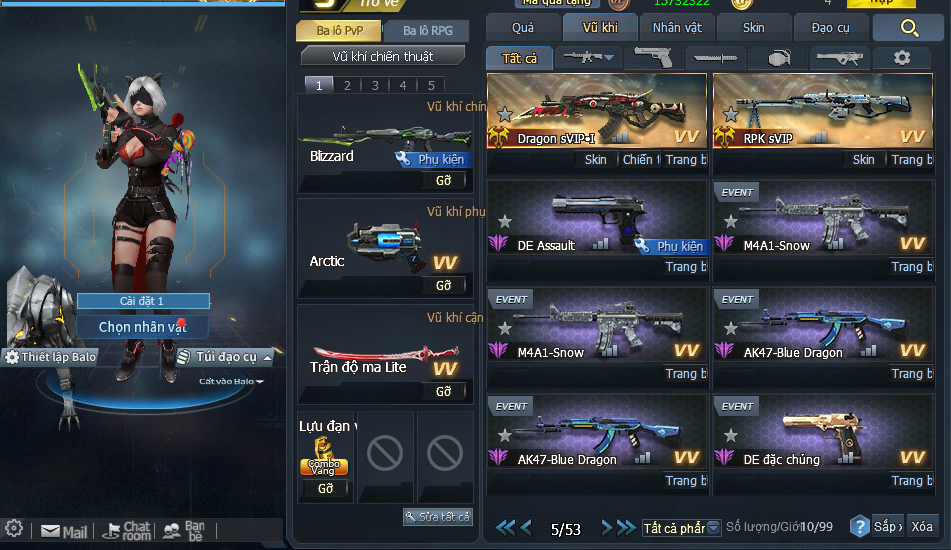Select the Dragon sVIP-I weapon card
The width and height of the screenshot is (951, 550).
[x=596, y=111]
